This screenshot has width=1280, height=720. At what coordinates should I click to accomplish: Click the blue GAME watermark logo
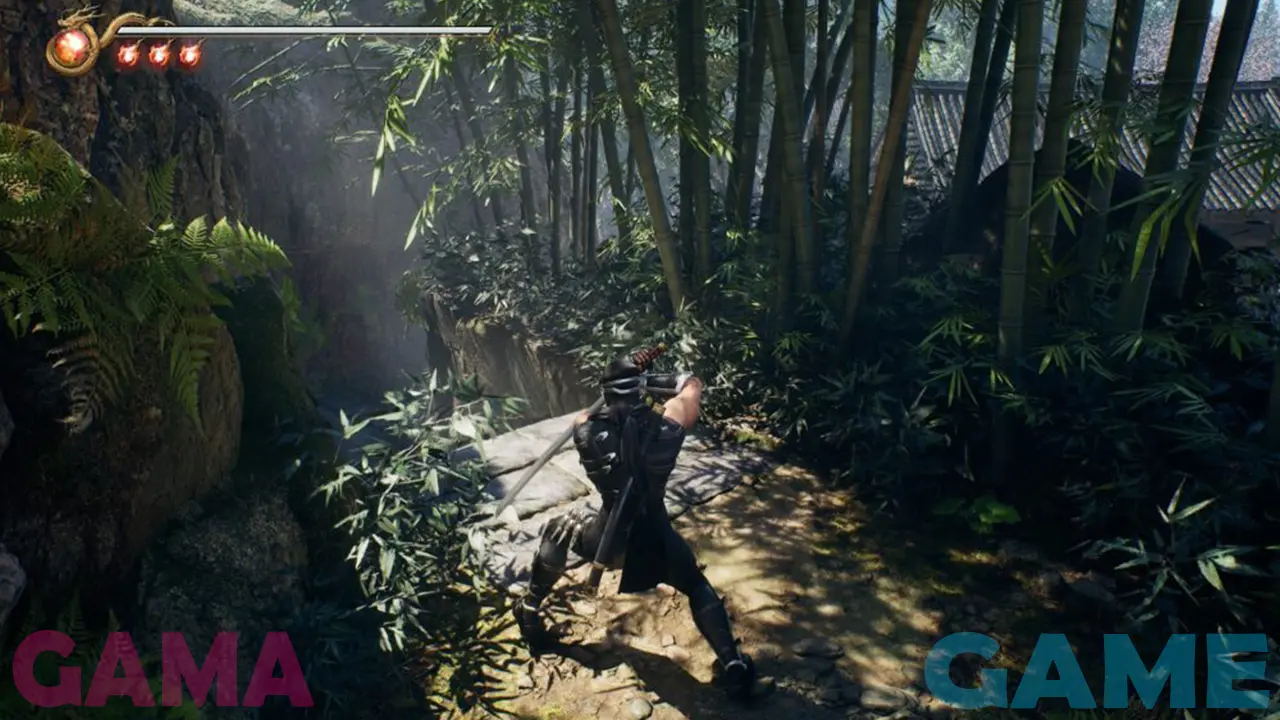1097,671
